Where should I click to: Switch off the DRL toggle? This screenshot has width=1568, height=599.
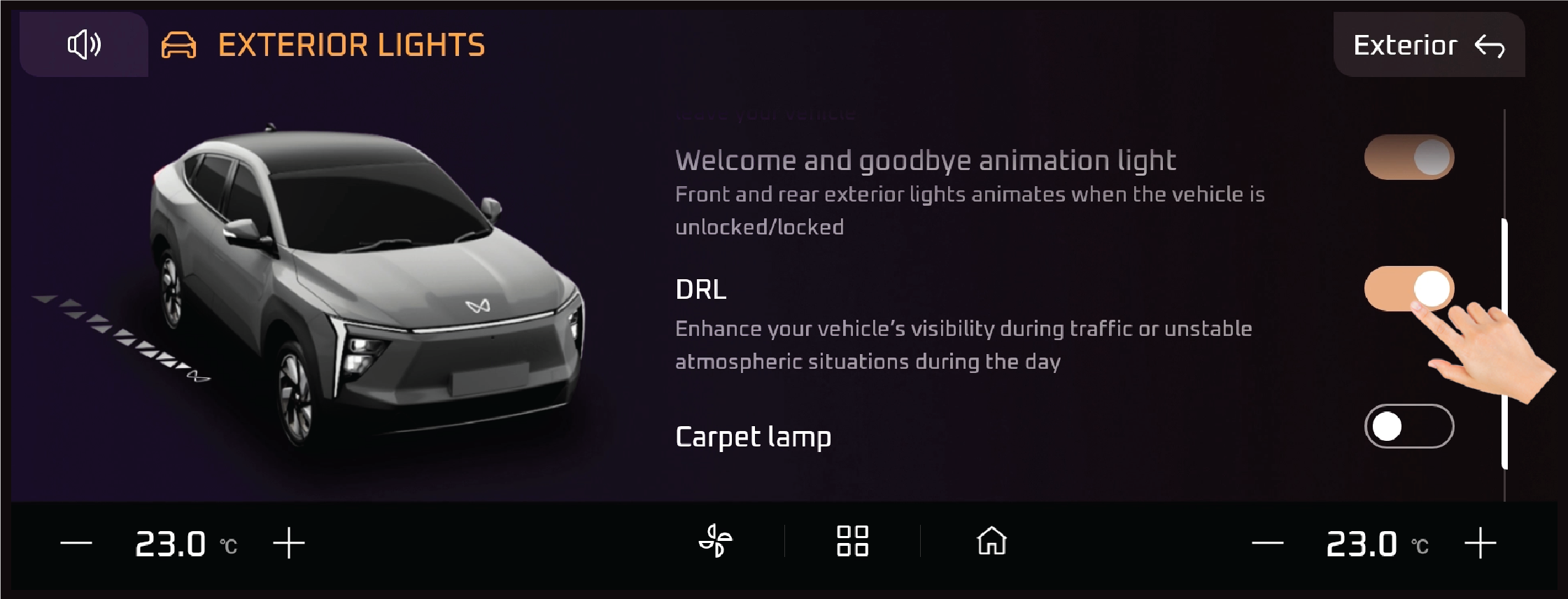pyautogui.click(x=1408, y=288)
